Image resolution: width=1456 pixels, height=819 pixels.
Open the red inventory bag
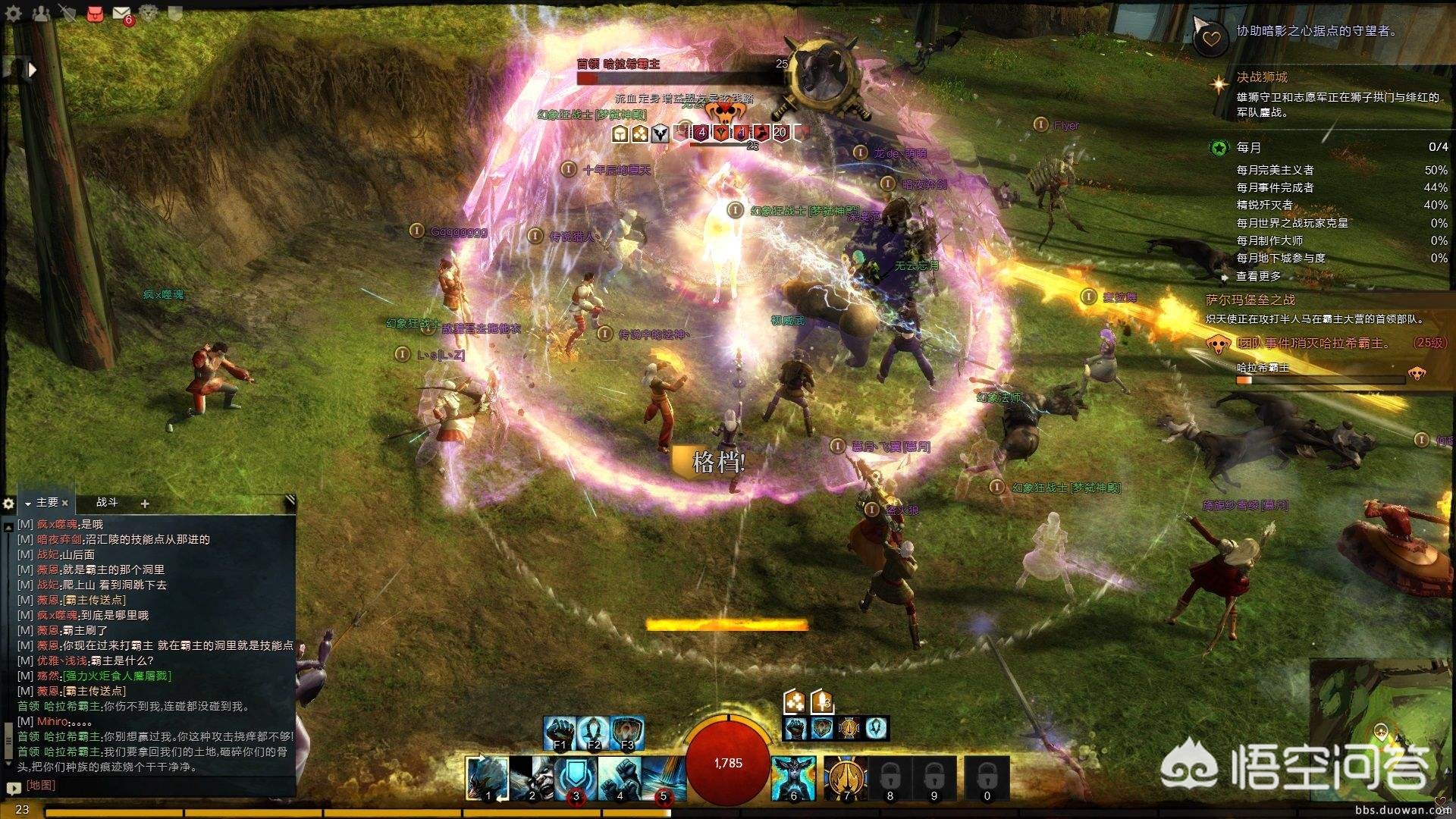pyautogui.click(x=95, y=13)
